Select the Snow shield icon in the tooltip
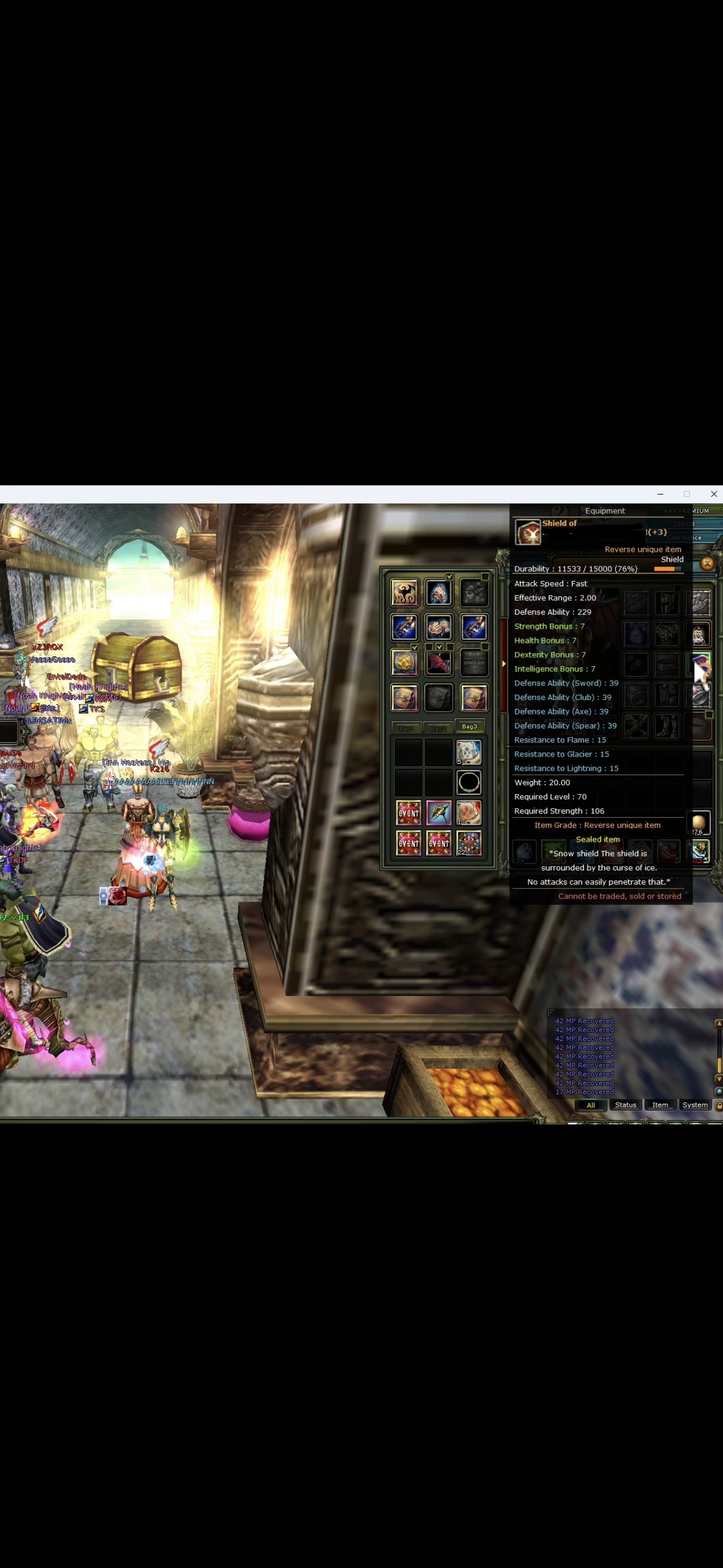 529,533
